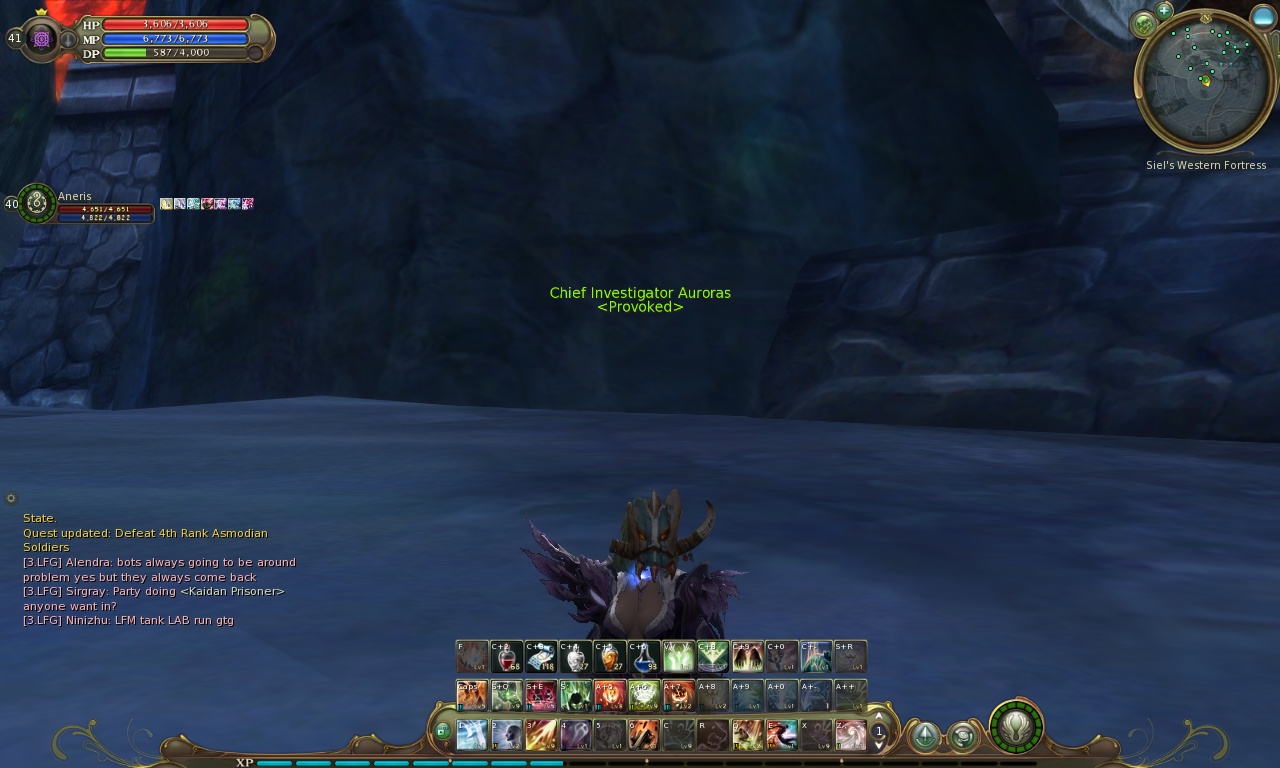Activate the return scroll item on the hotbar
Viewport: 1280px width, 768px height.
point(542,657)
